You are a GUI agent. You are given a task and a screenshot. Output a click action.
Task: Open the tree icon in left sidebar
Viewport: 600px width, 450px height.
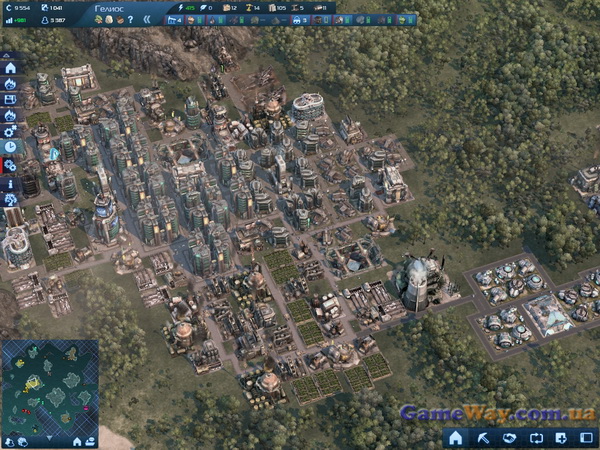pyautogui.click(x=10, y=199)
